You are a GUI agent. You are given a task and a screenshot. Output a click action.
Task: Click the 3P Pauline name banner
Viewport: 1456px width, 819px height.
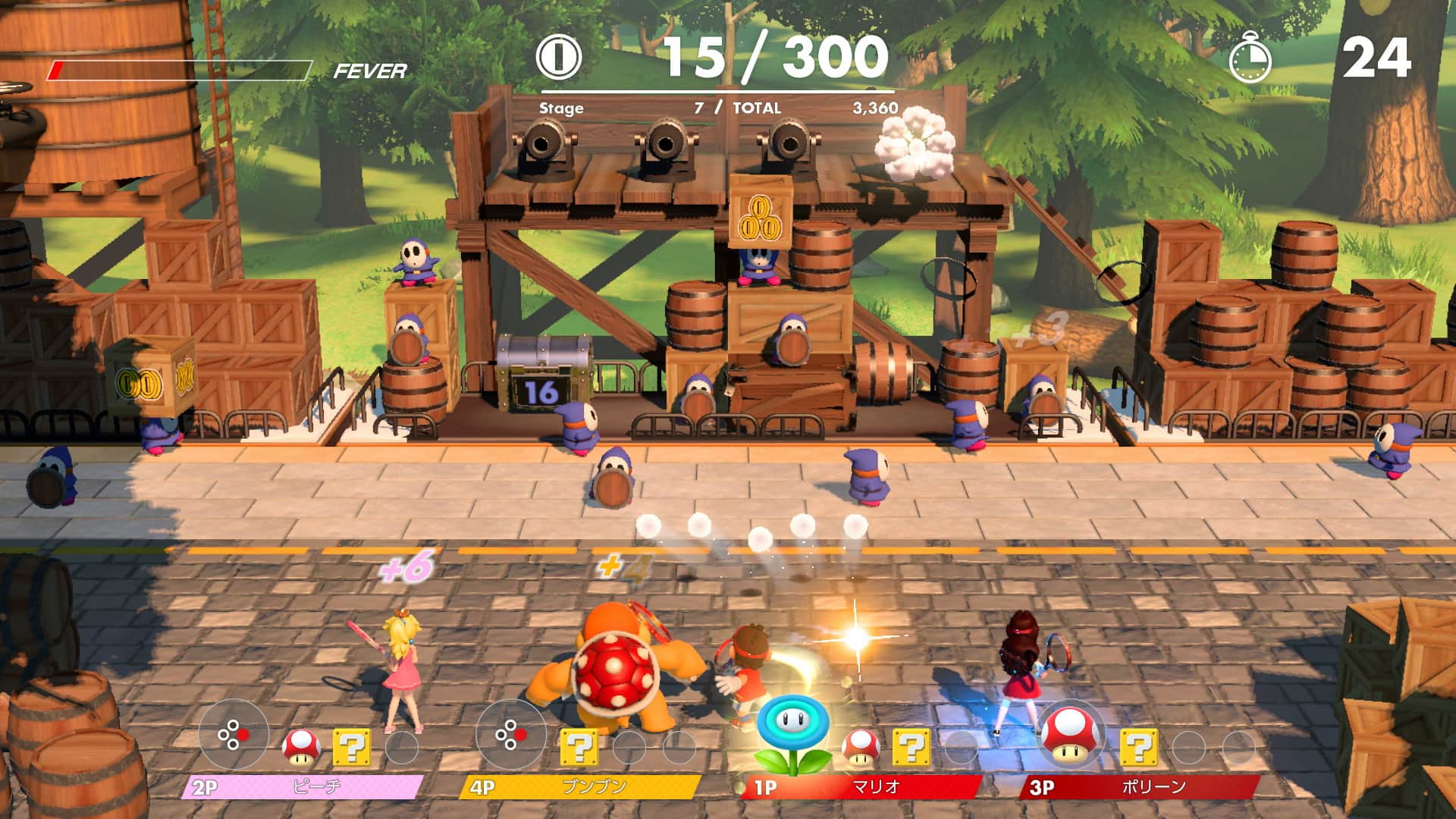tap(1137, 787)
